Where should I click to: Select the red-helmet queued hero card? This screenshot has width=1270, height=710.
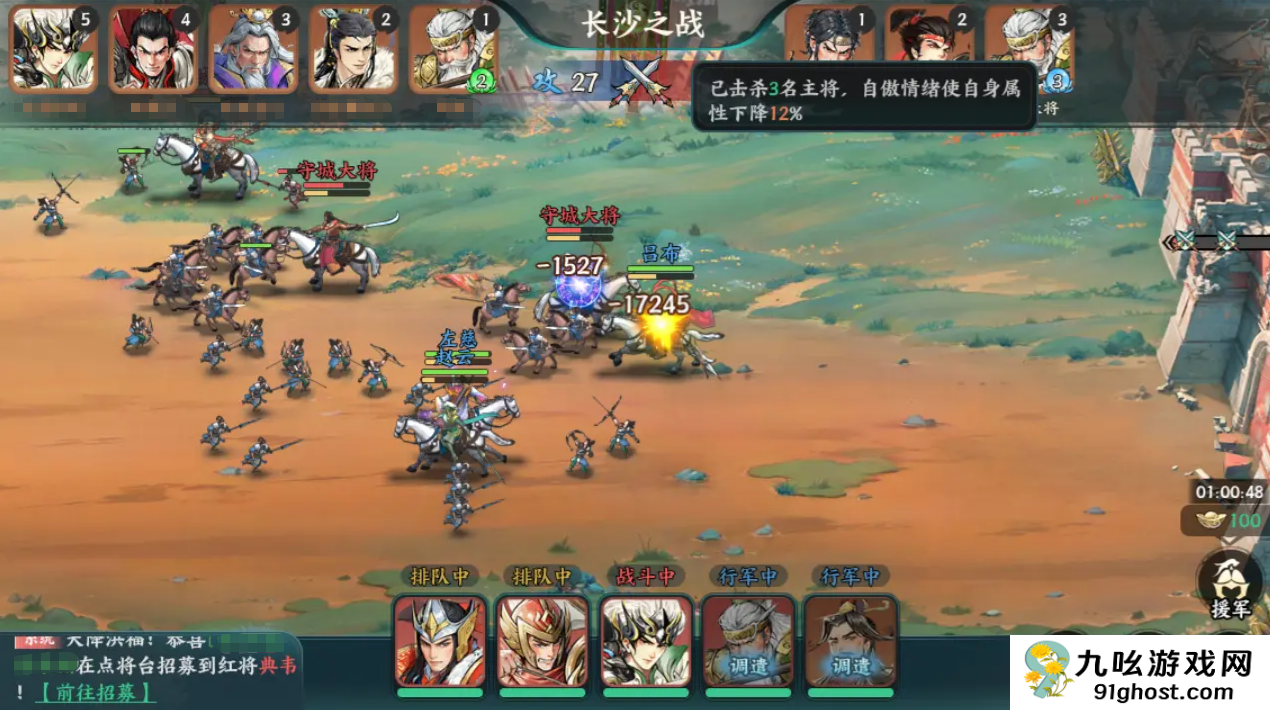click(543, 641)
